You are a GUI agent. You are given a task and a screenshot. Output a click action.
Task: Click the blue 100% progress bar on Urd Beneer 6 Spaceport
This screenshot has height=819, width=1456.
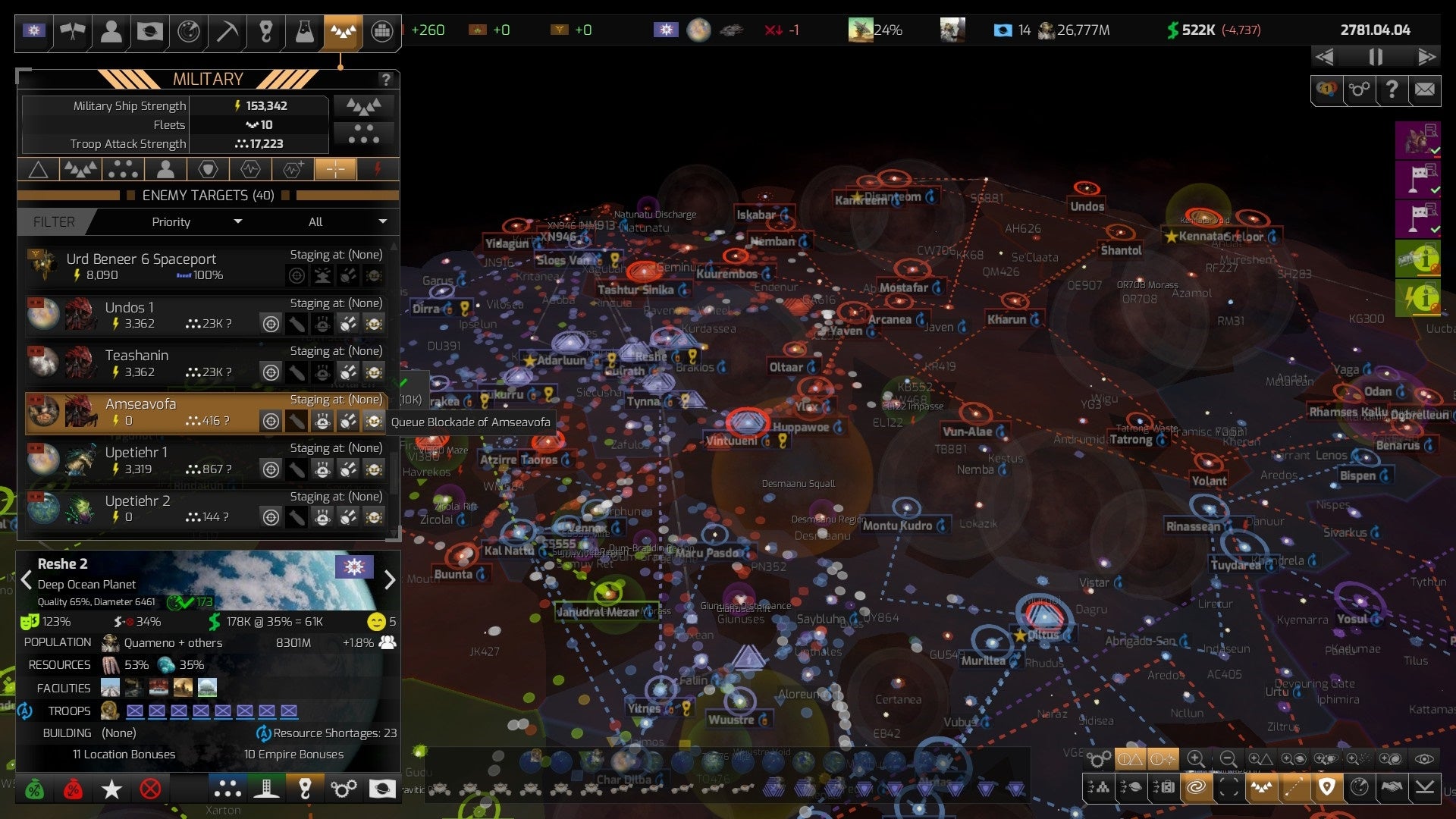(184, 275)
